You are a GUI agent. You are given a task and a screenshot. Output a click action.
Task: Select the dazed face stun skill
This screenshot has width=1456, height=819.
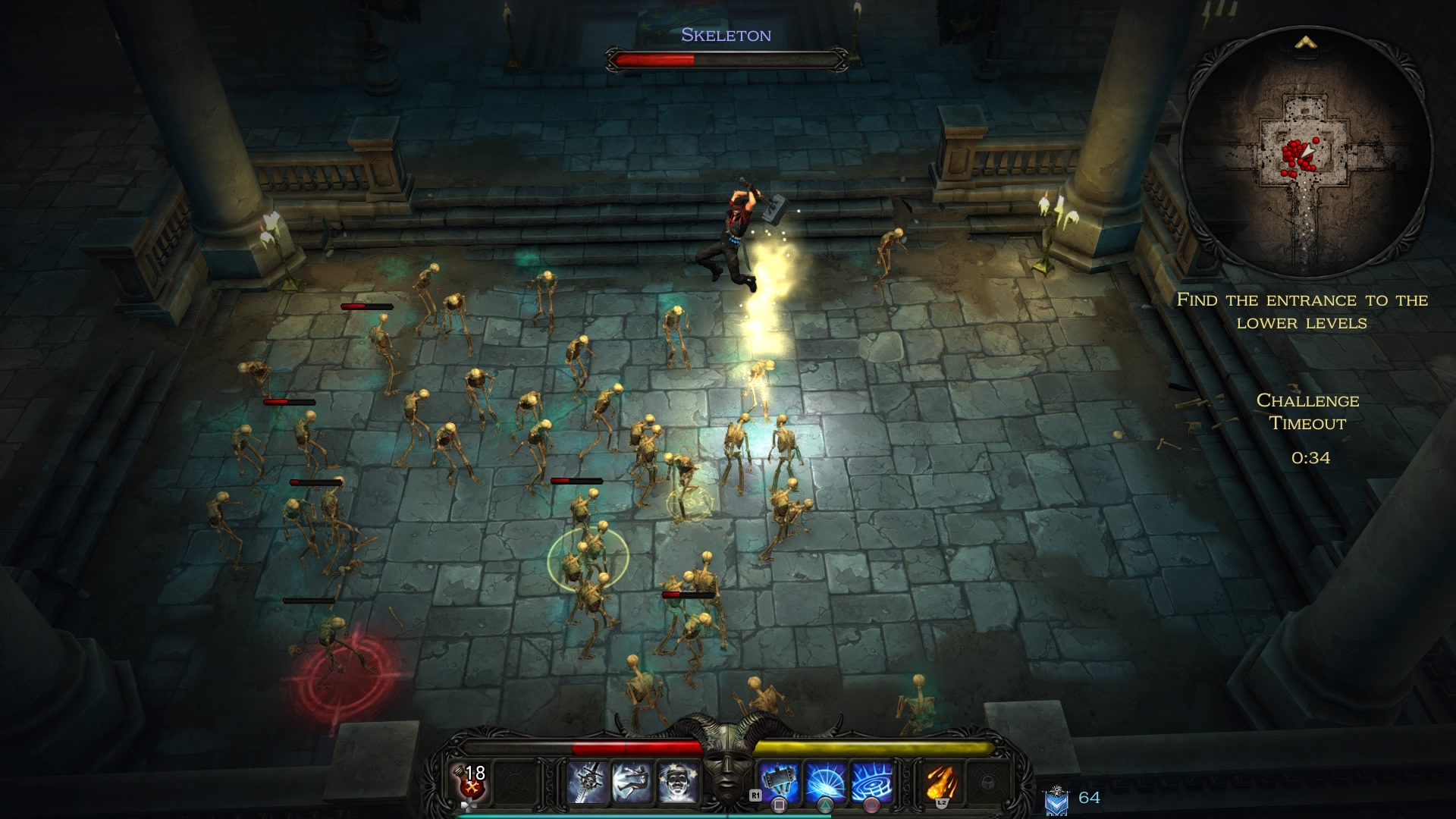coord(677,783)
